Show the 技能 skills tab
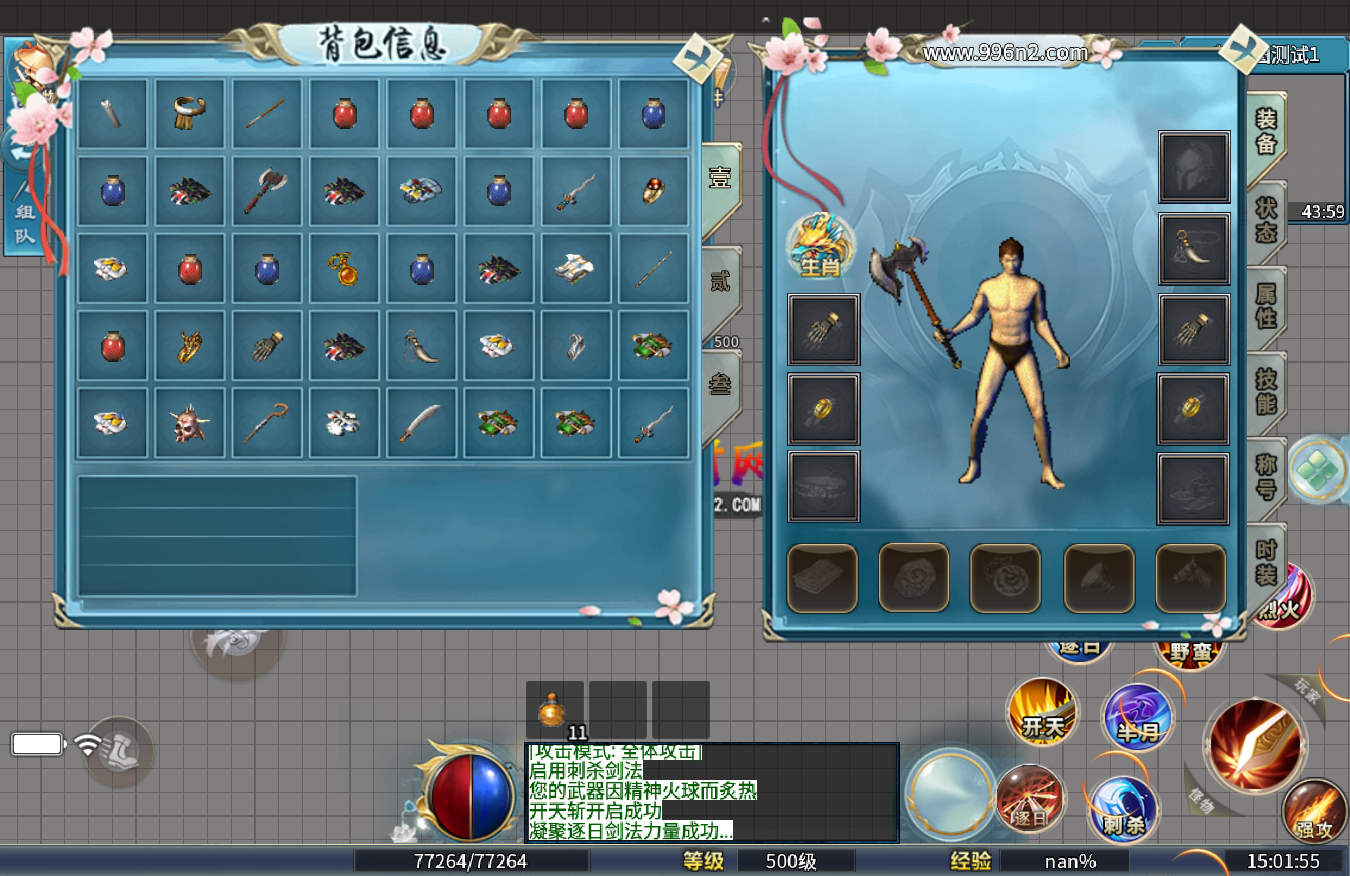This screenshot has height=876, width=1350. pyautogui.click(x=1266, y=390)
